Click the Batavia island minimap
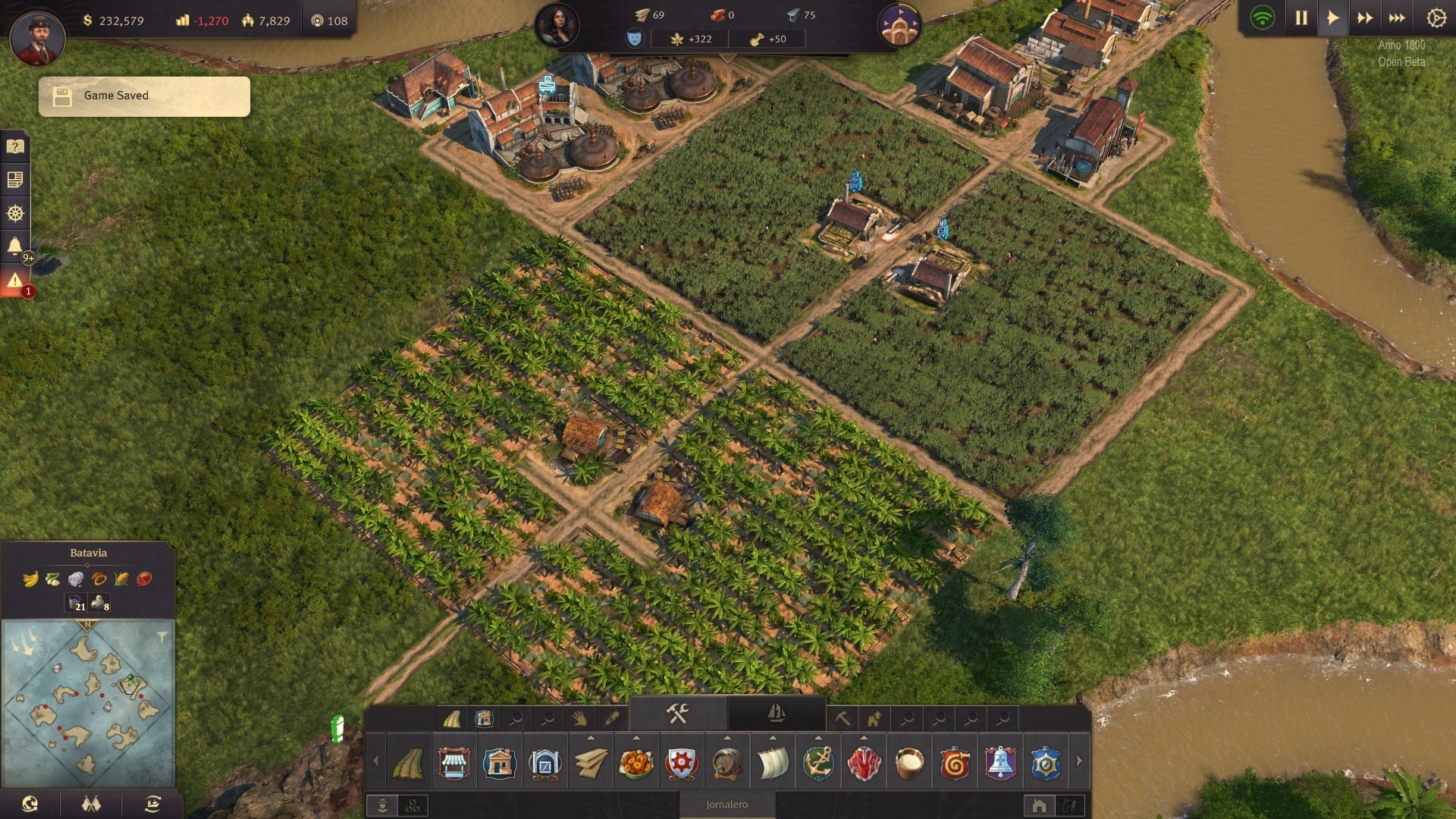The image size is (1456, 819). click(x=88, y=703)
